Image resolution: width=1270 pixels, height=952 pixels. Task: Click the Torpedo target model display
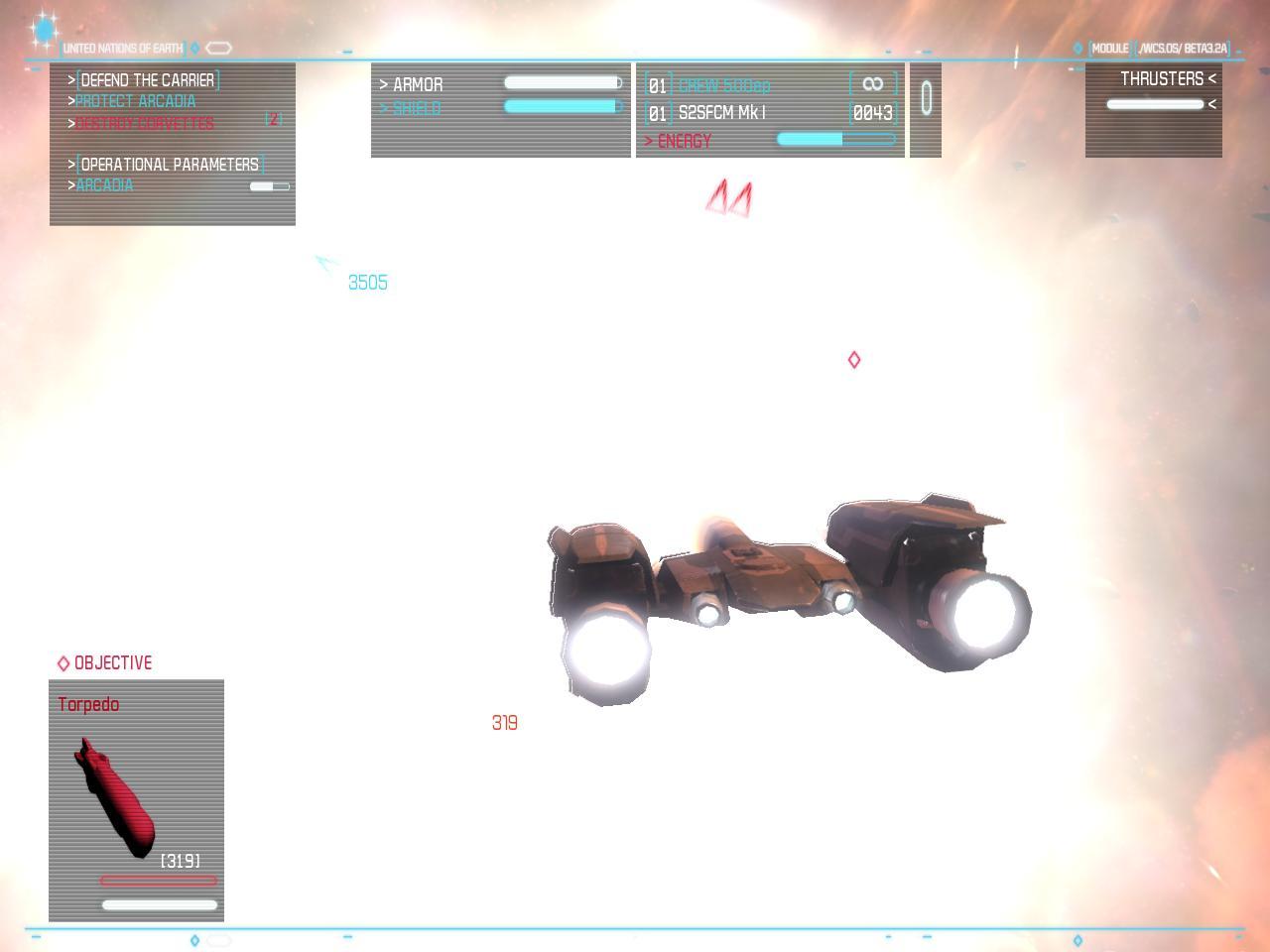(x=115, y=798)
